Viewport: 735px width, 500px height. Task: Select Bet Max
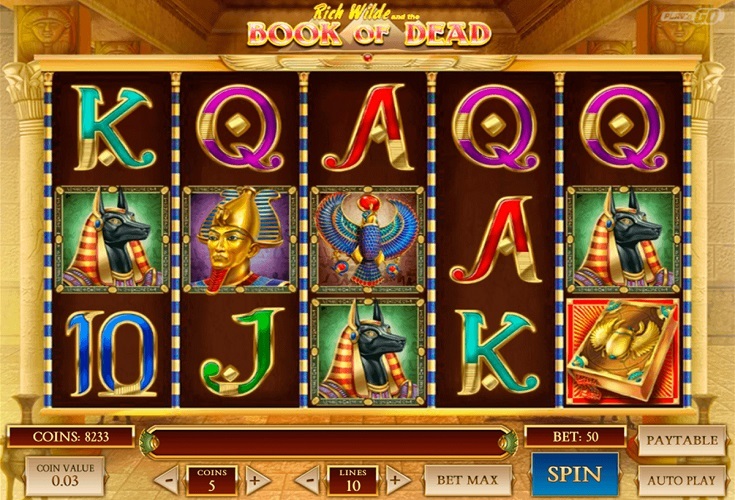point(467,480)
